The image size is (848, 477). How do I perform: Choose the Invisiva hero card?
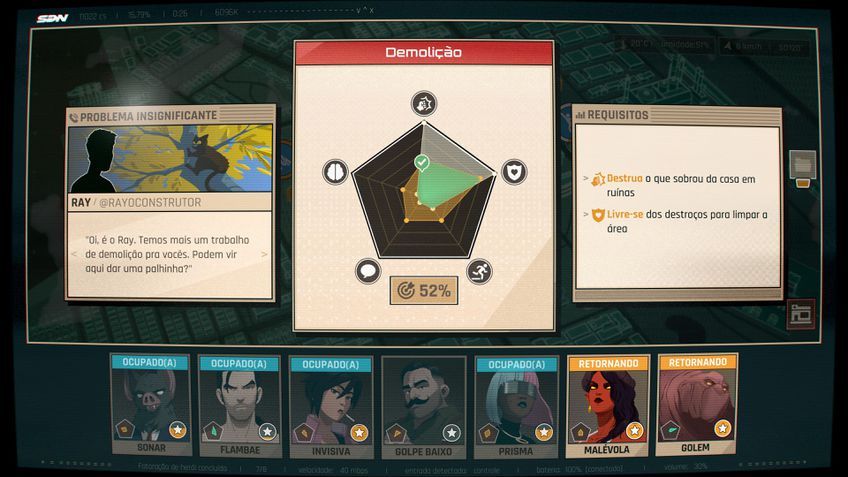[331, 406]
